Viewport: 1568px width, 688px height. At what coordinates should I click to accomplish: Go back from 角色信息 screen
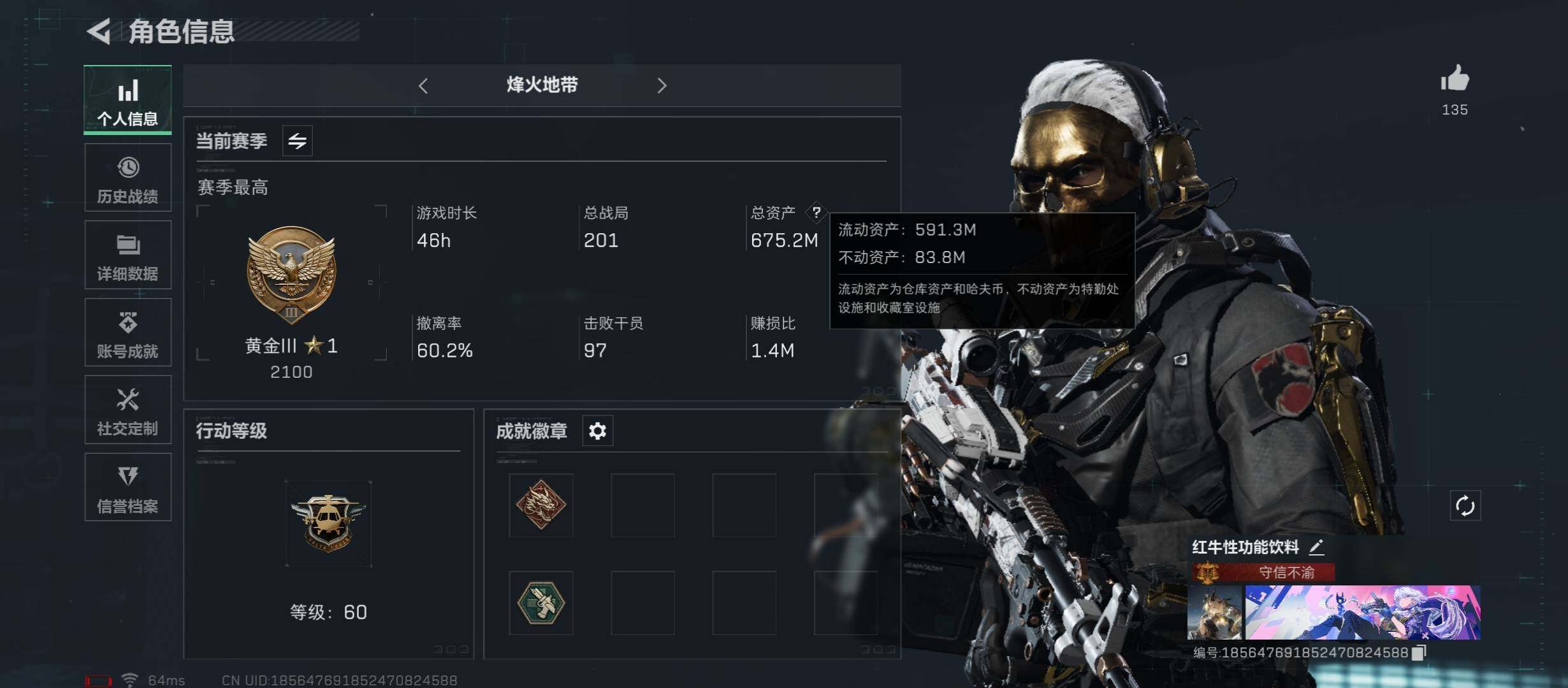[101, 29]
